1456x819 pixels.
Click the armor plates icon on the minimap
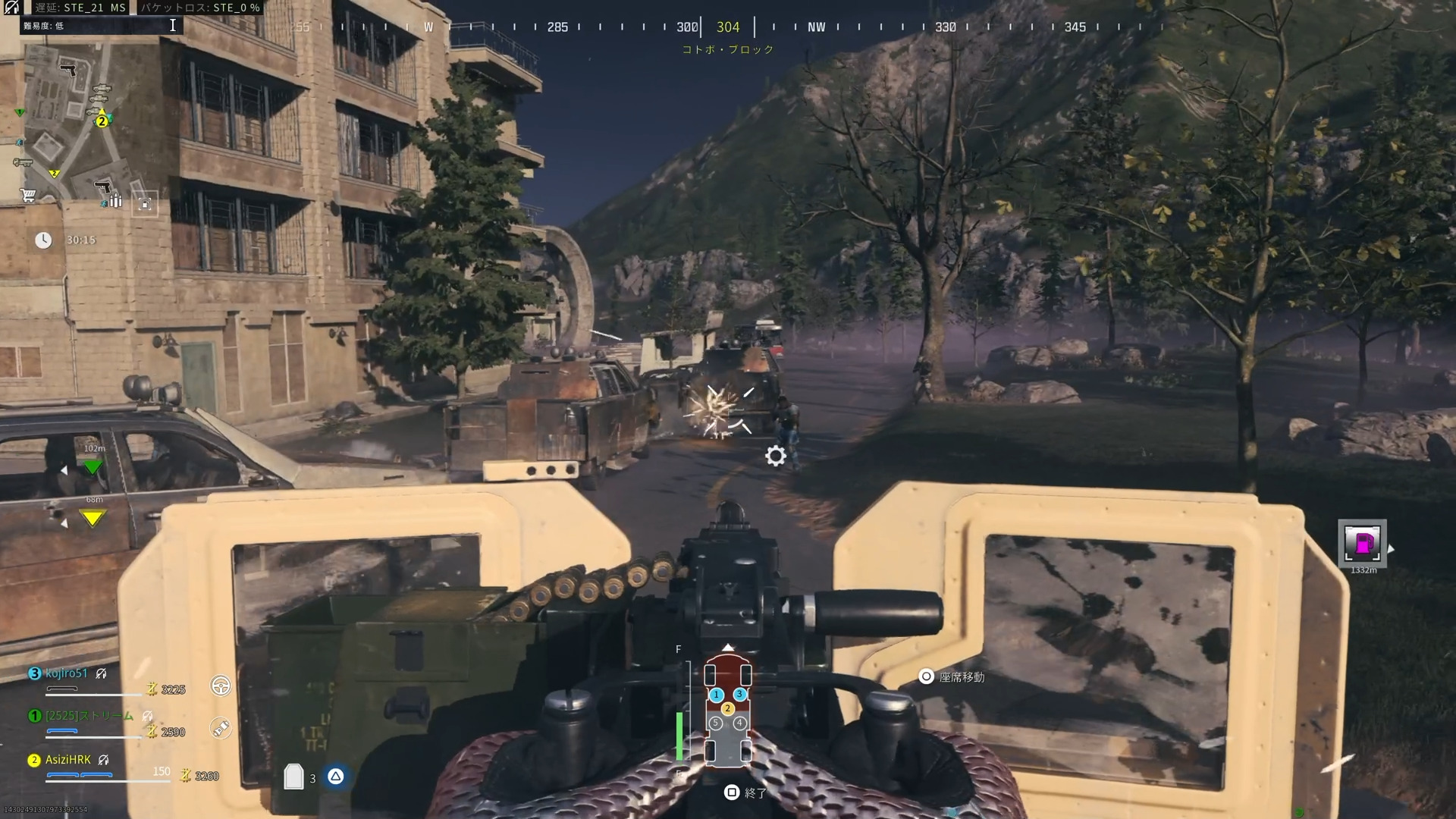pos(116,201)
